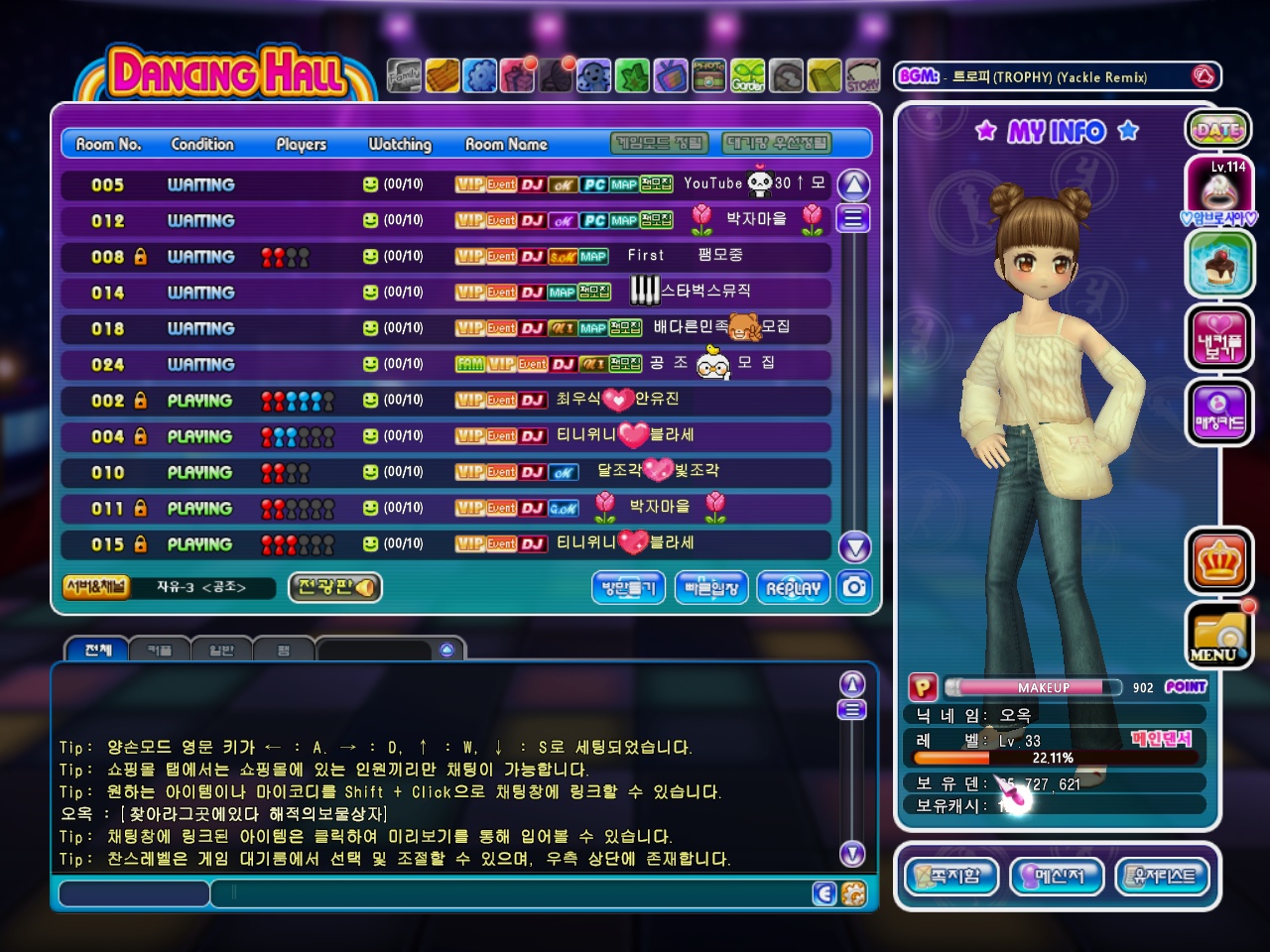Open the REPLAY button
The height and width of the screenshot is (952, 1270).
(x=793, y=588)
